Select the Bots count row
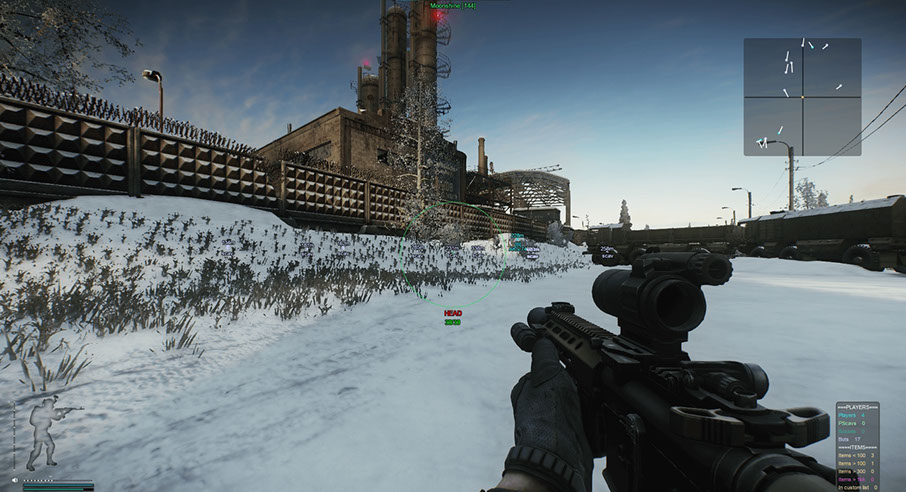Screen dimensions: 906x492 [856, 439]
